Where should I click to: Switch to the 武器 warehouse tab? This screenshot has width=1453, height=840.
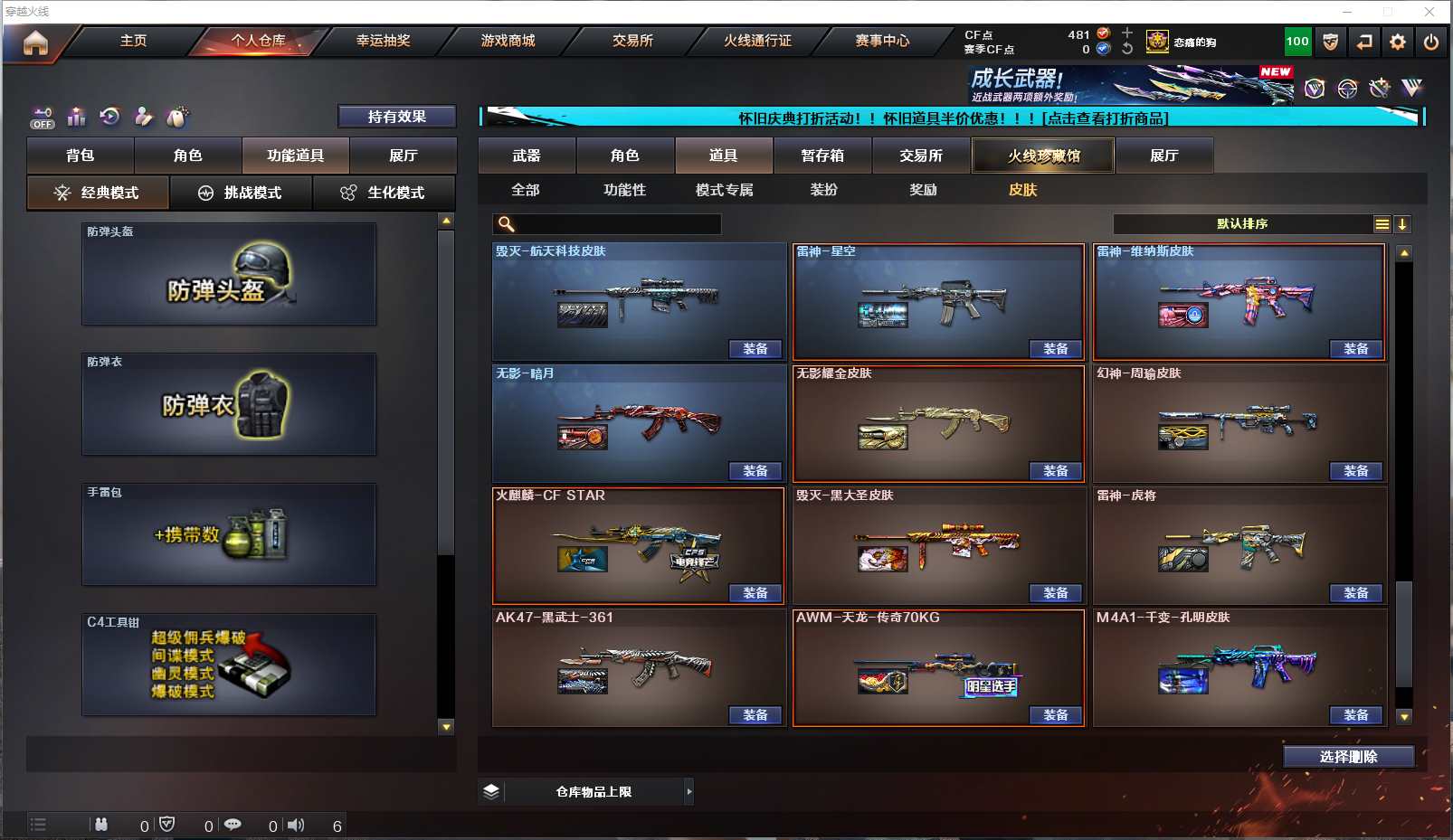point(527,156)
